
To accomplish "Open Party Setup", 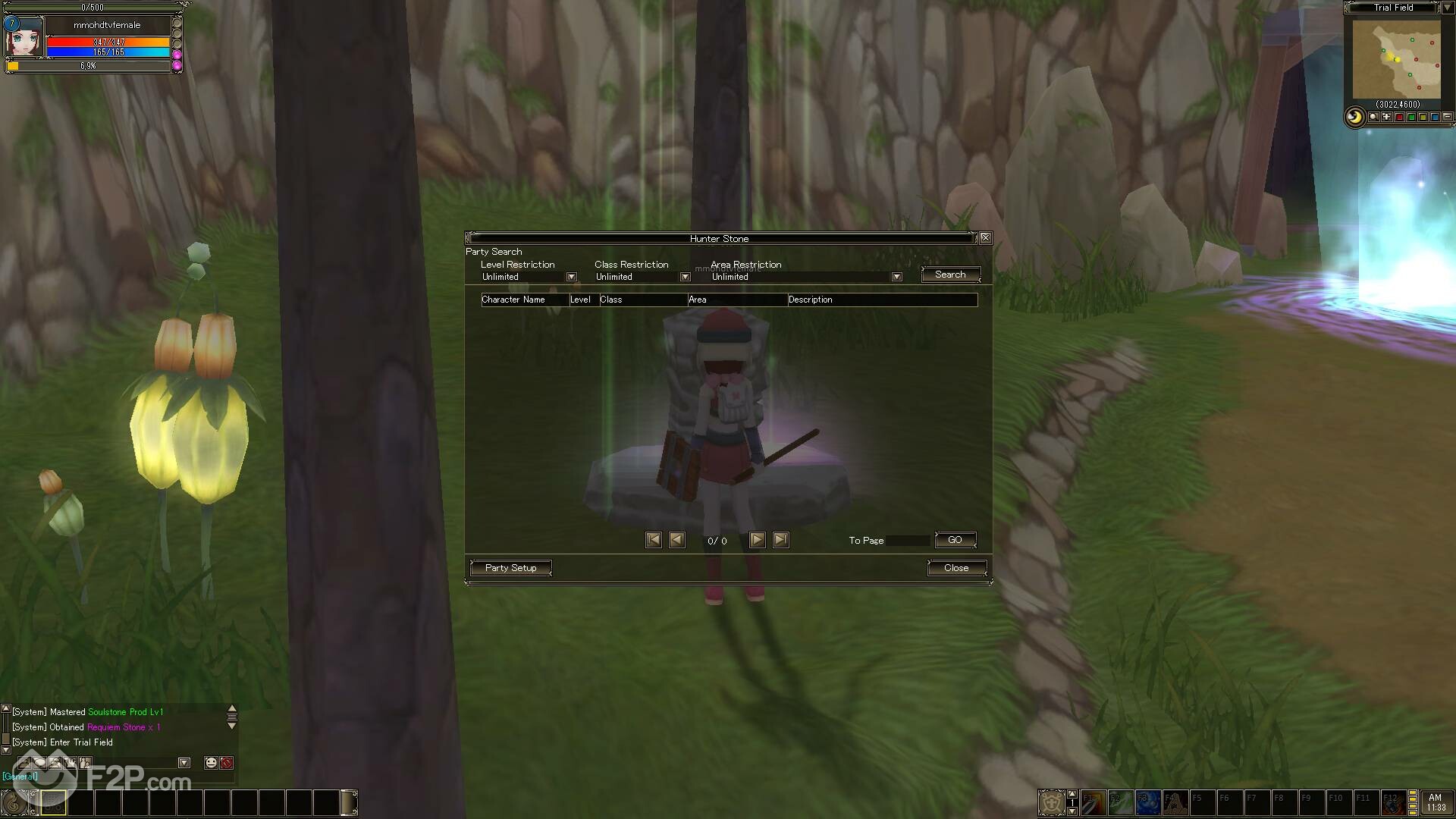I will [x=510, y=568].
